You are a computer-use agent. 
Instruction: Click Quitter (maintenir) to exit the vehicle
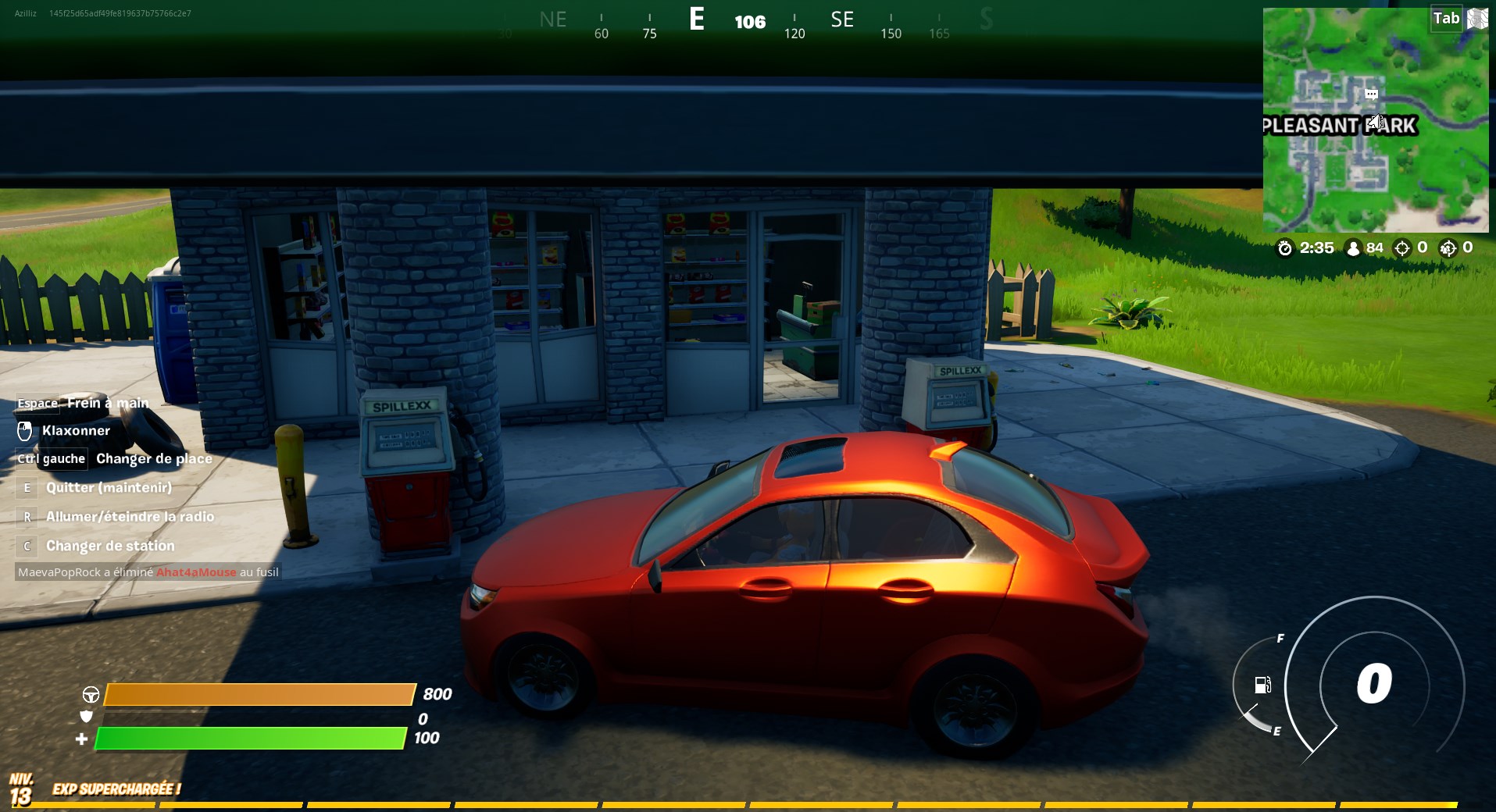tap(109, 487)
